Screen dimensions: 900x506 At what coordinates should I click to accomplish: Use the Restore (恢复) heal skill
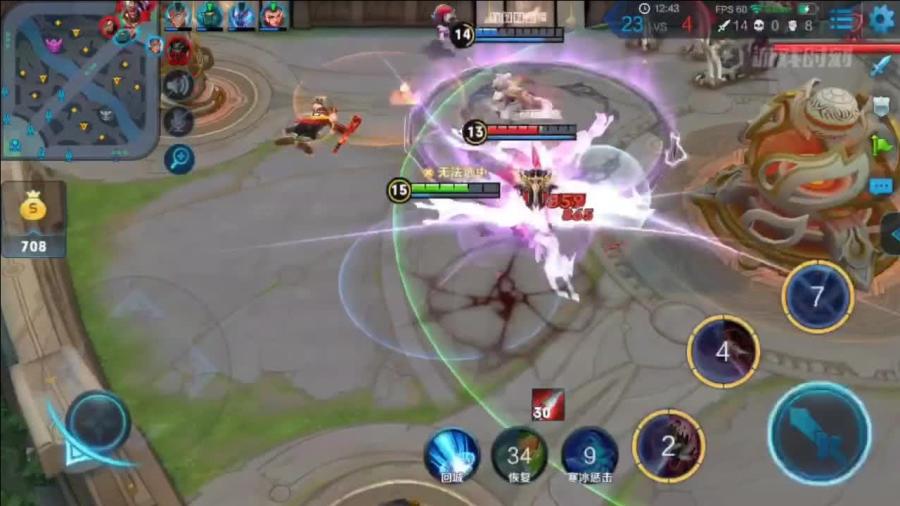519,455
